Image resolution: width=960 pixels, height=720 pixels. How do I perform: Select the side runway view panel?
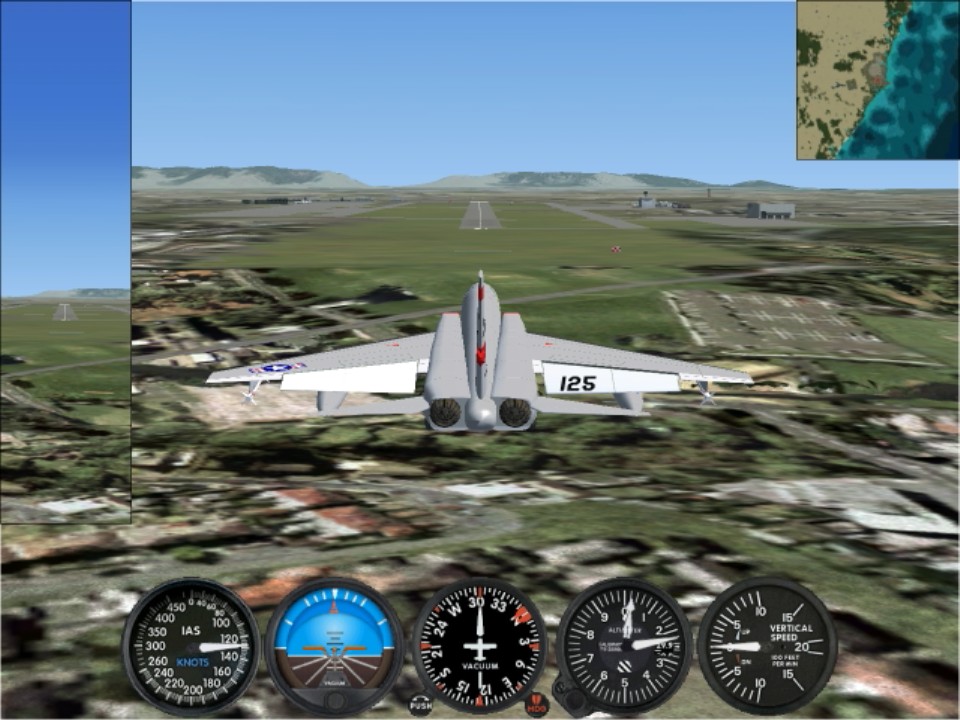click(x=65, y=262)
